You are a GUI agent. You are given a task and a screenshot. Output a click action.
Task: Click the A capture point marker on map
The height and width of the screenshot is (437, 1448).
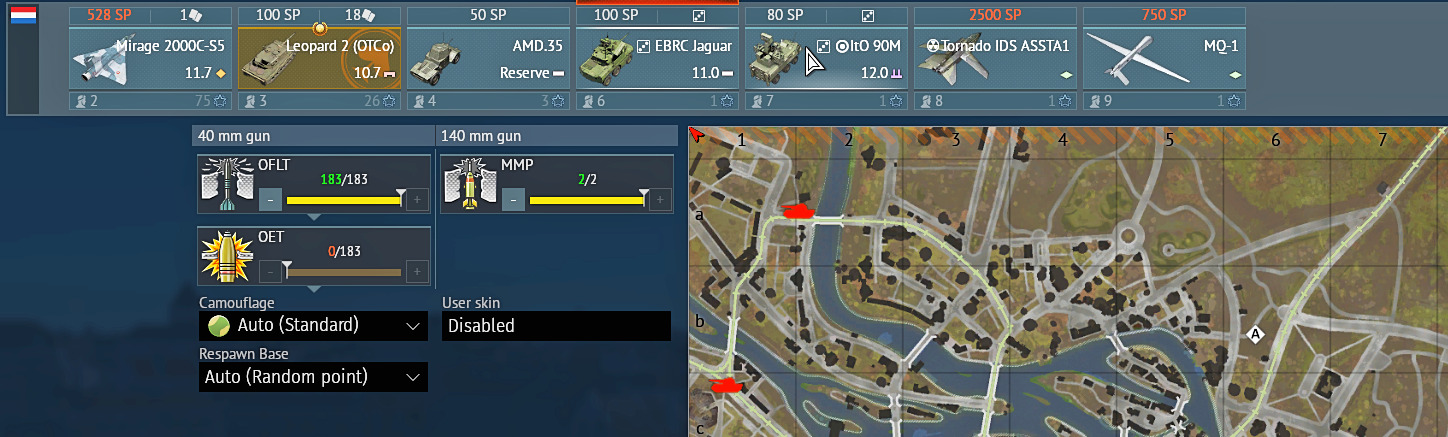pos(1255,335)
